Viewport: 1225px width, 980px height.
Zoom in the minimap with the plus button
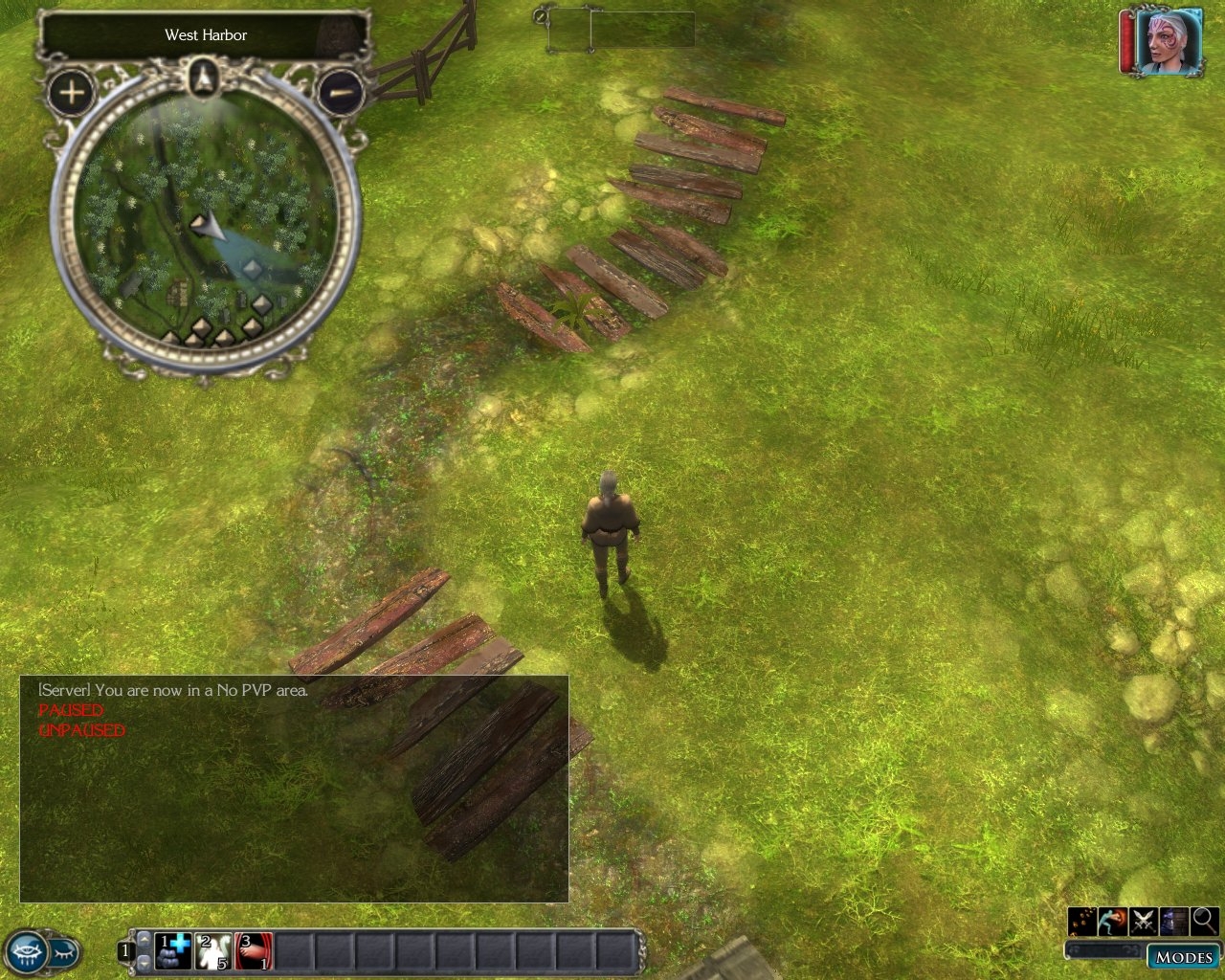coord(72,93)
